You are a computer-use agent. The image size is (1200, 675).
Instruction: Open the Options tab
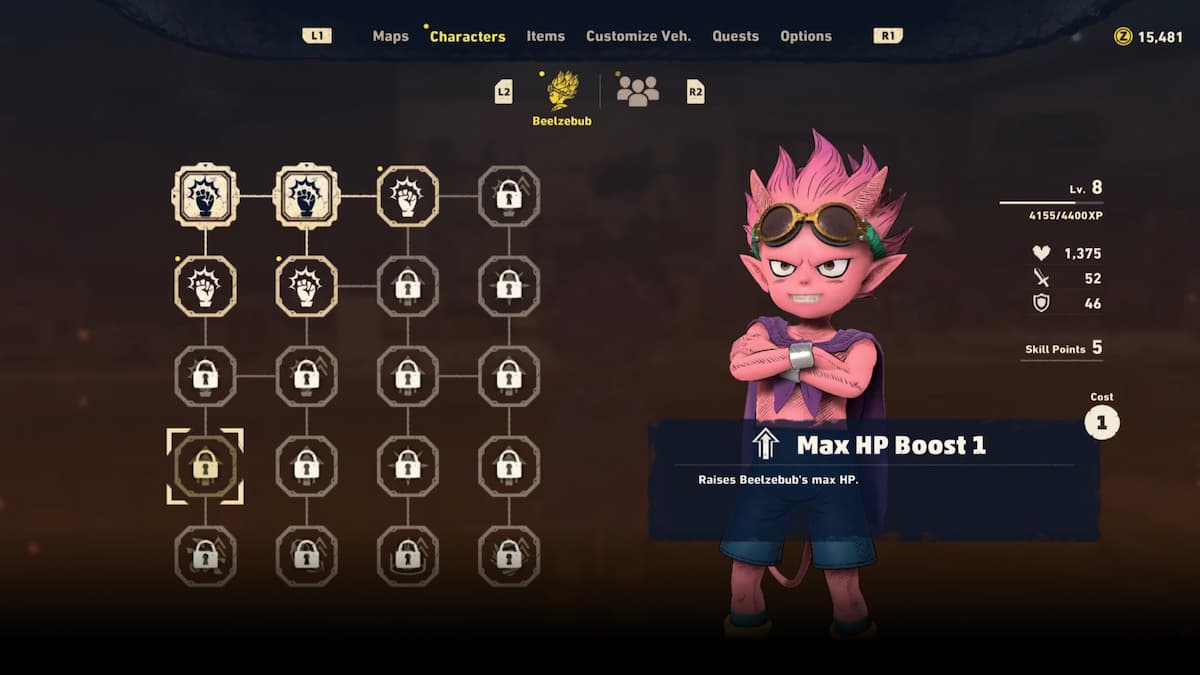[x=805, y=36]
